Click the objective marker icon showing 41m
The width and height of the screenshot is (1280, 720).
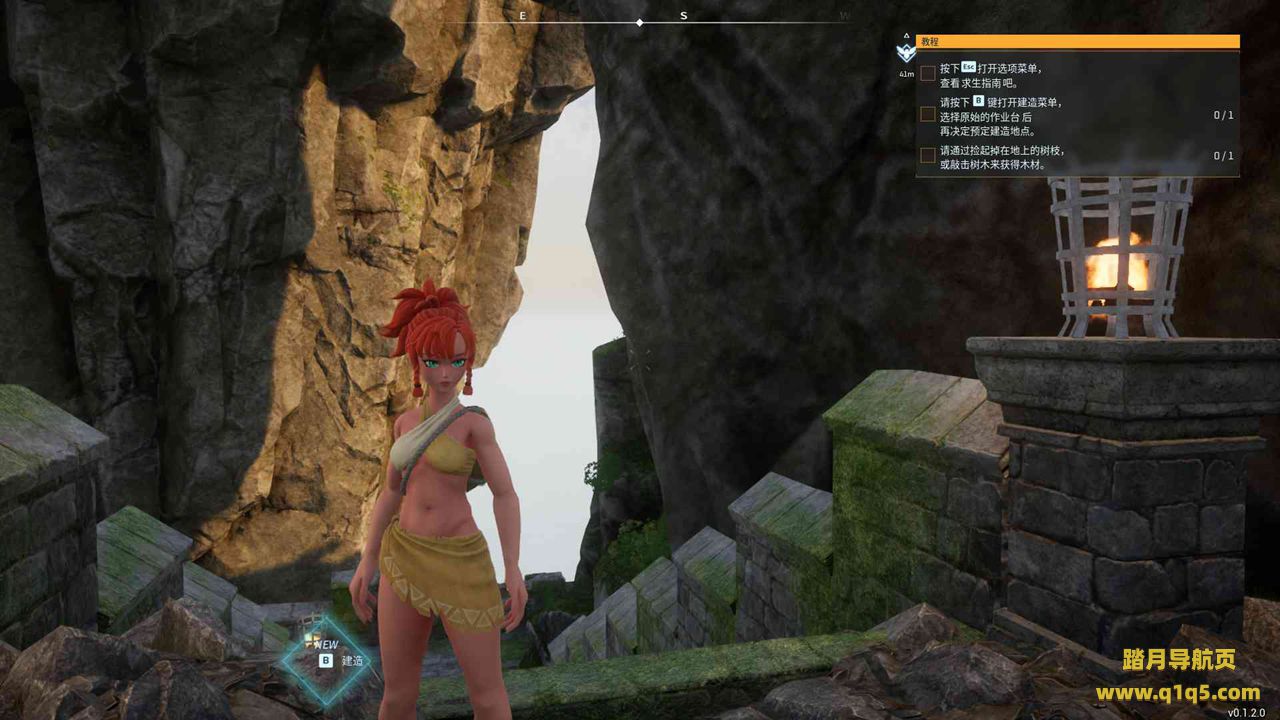pos(906,54)
